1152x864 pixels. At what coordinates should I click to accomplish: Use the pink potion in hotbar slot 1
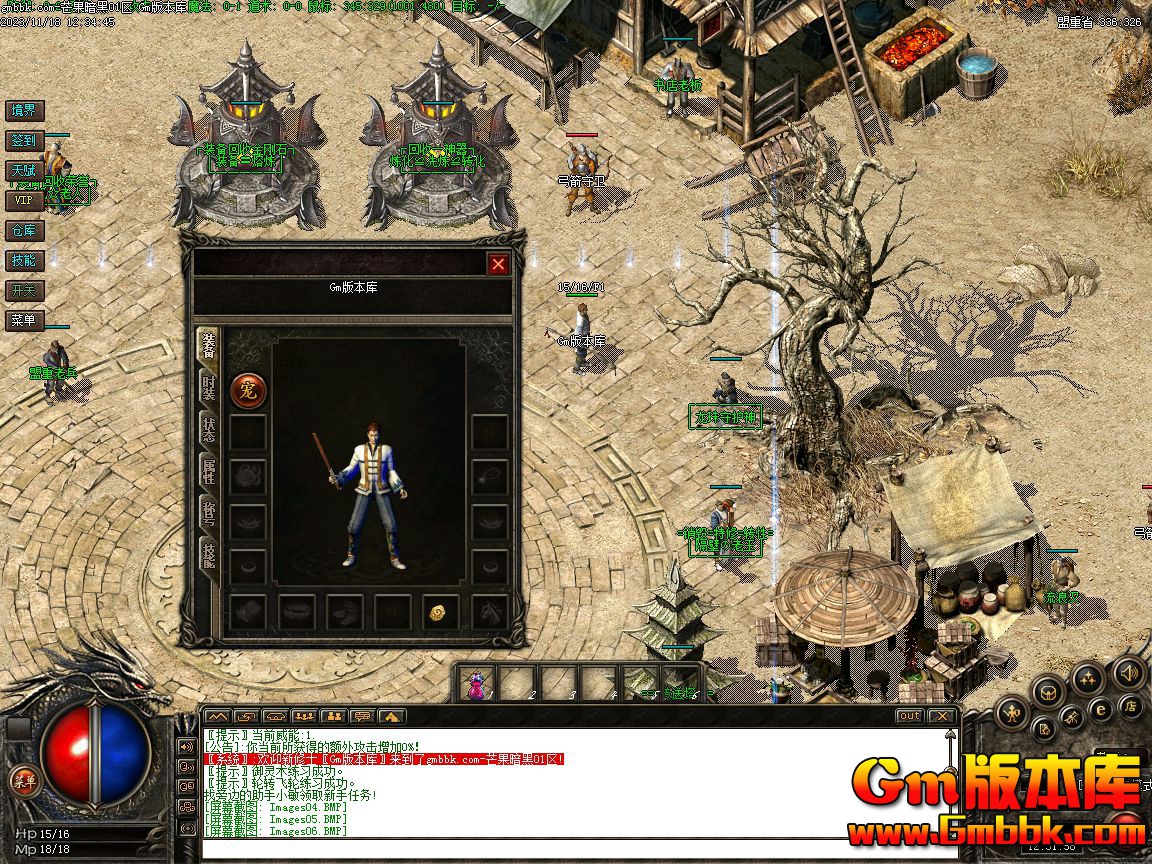[x=477, y=683]
